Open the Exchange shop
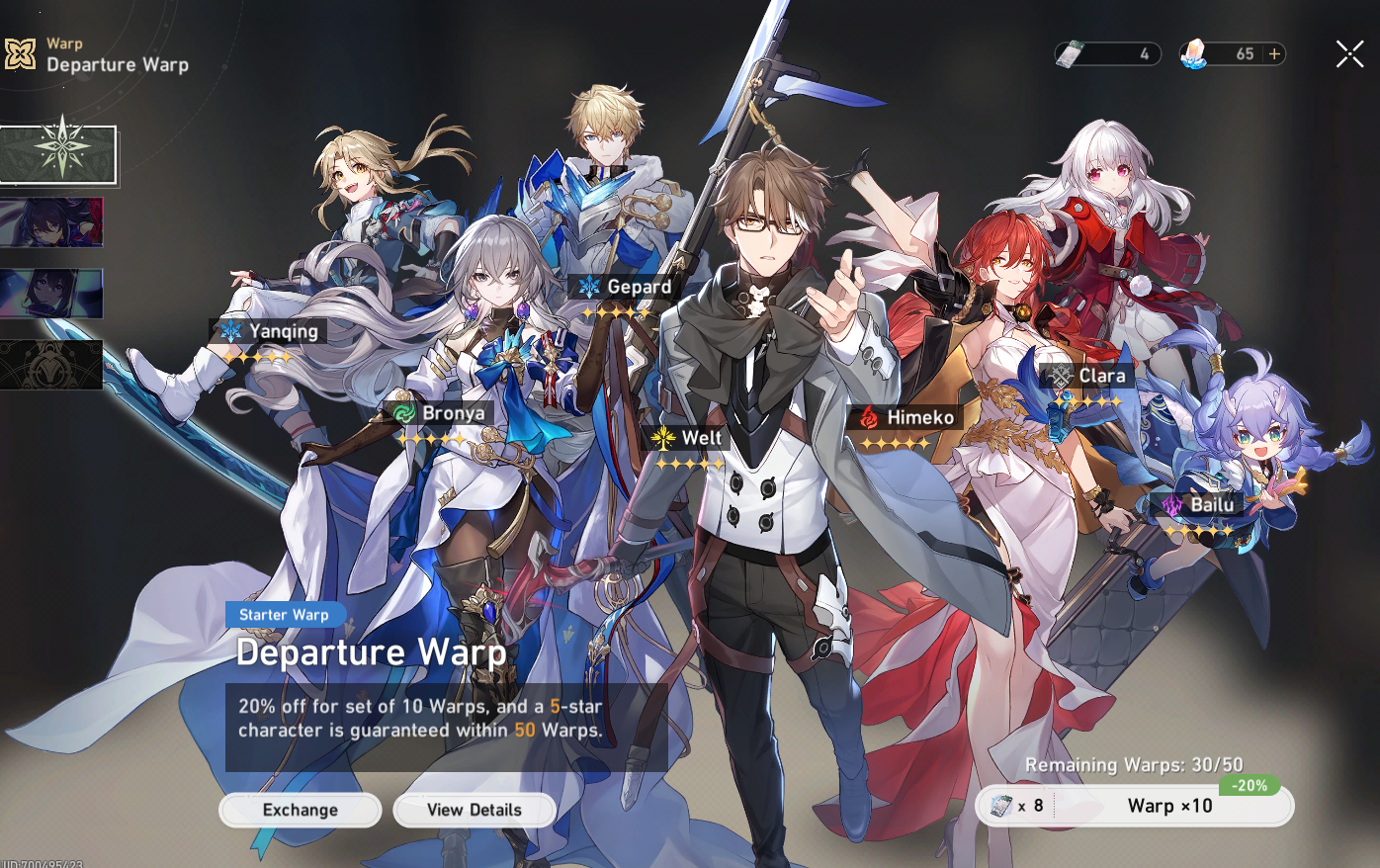Screen dimensions: 1380x868 coord(300,811)
